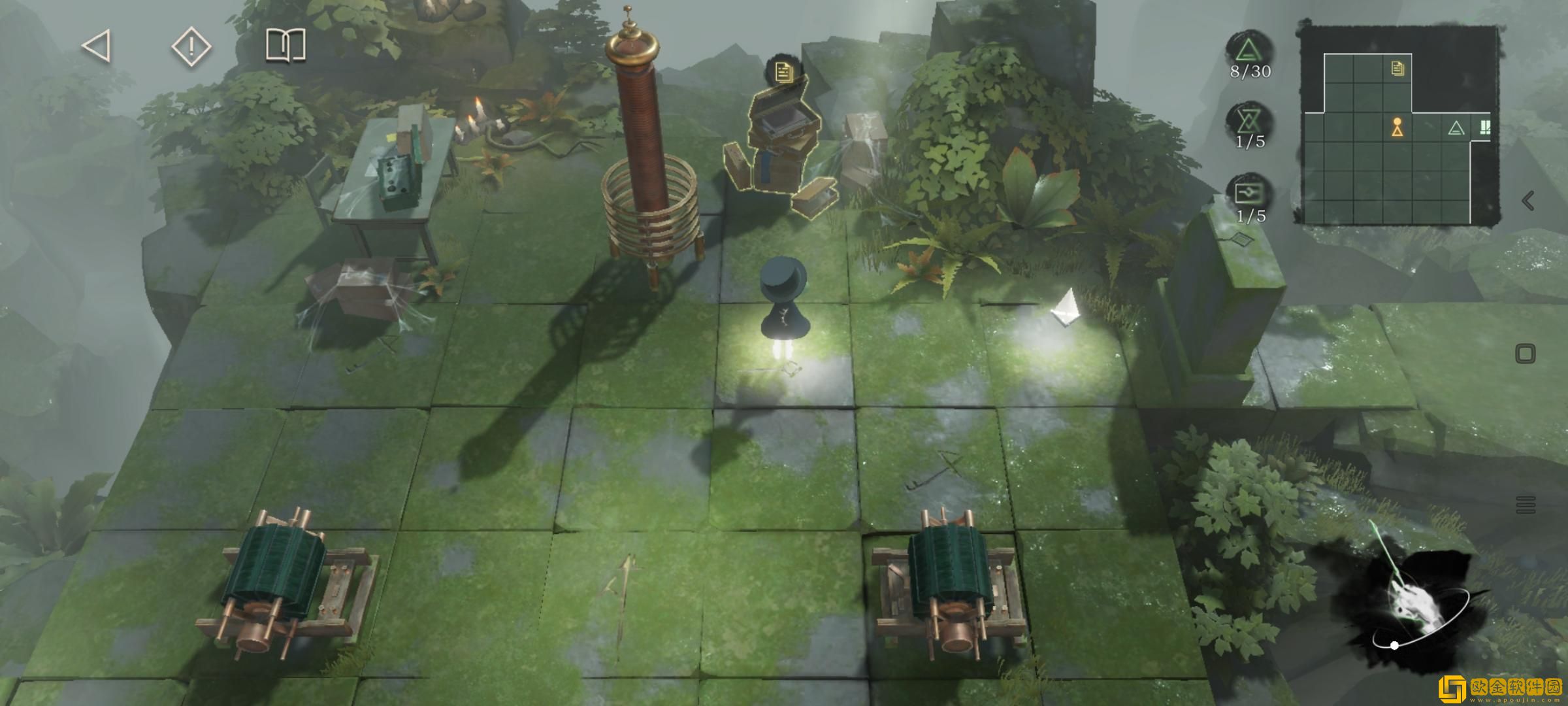
Task: Open the open-book journal icon
Action: tap(286, 46)
